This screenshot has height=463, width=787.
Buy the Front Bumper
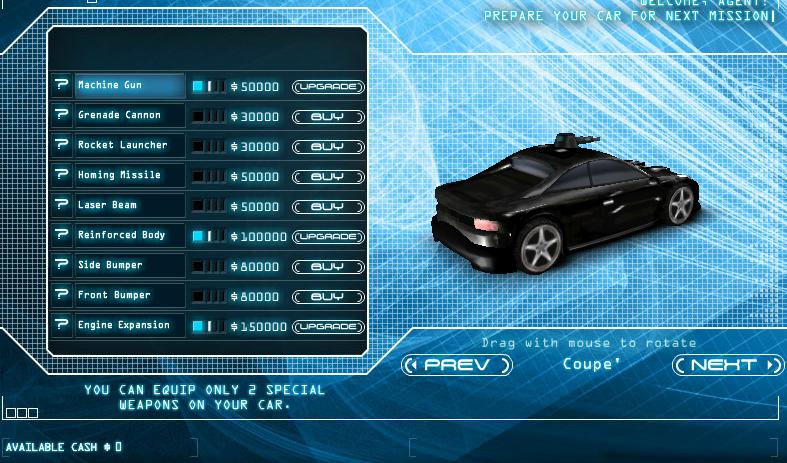coord(328,297)
